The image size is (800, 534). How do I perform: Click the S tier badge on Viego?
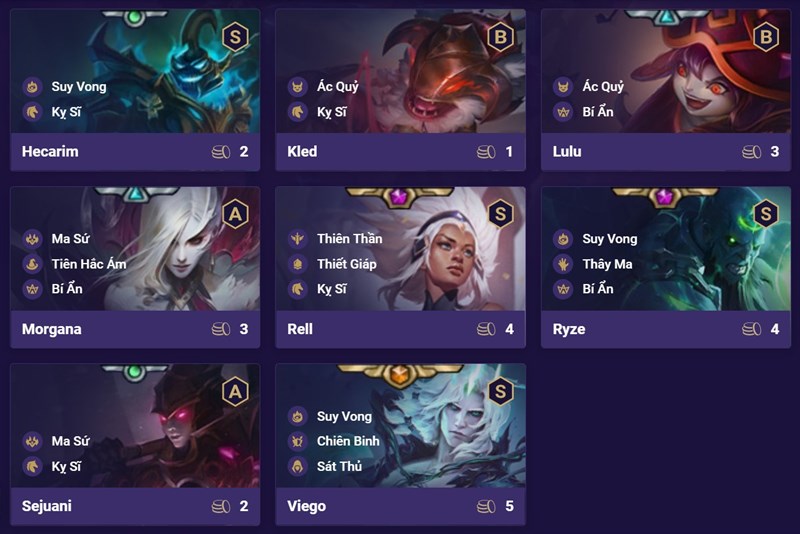500,391
